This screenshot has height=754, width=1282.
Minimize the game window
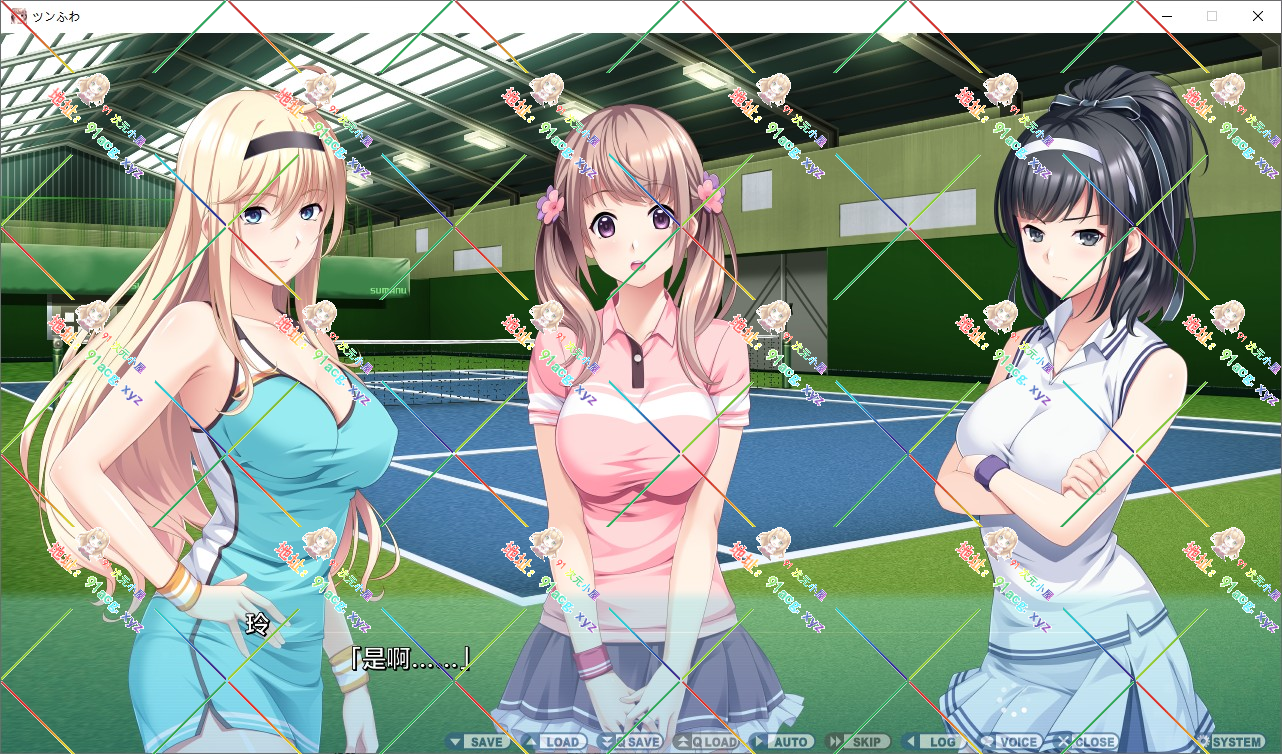click(1166, 16)
